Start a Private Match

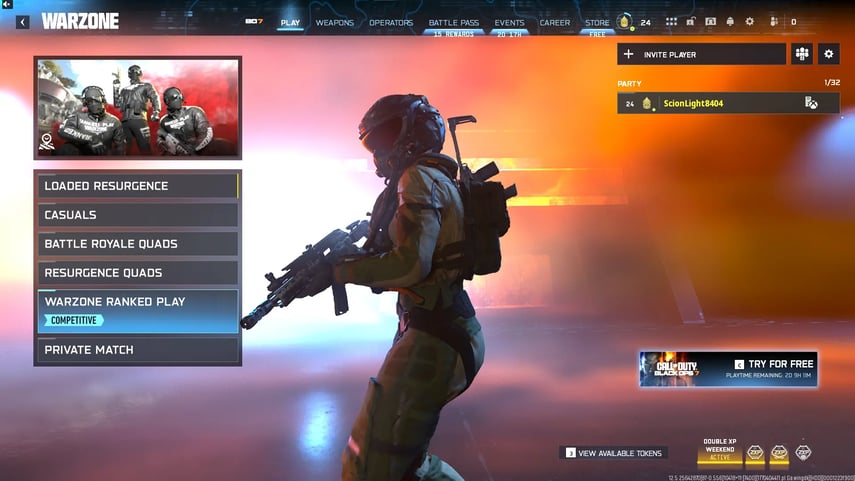pos(138,350)
